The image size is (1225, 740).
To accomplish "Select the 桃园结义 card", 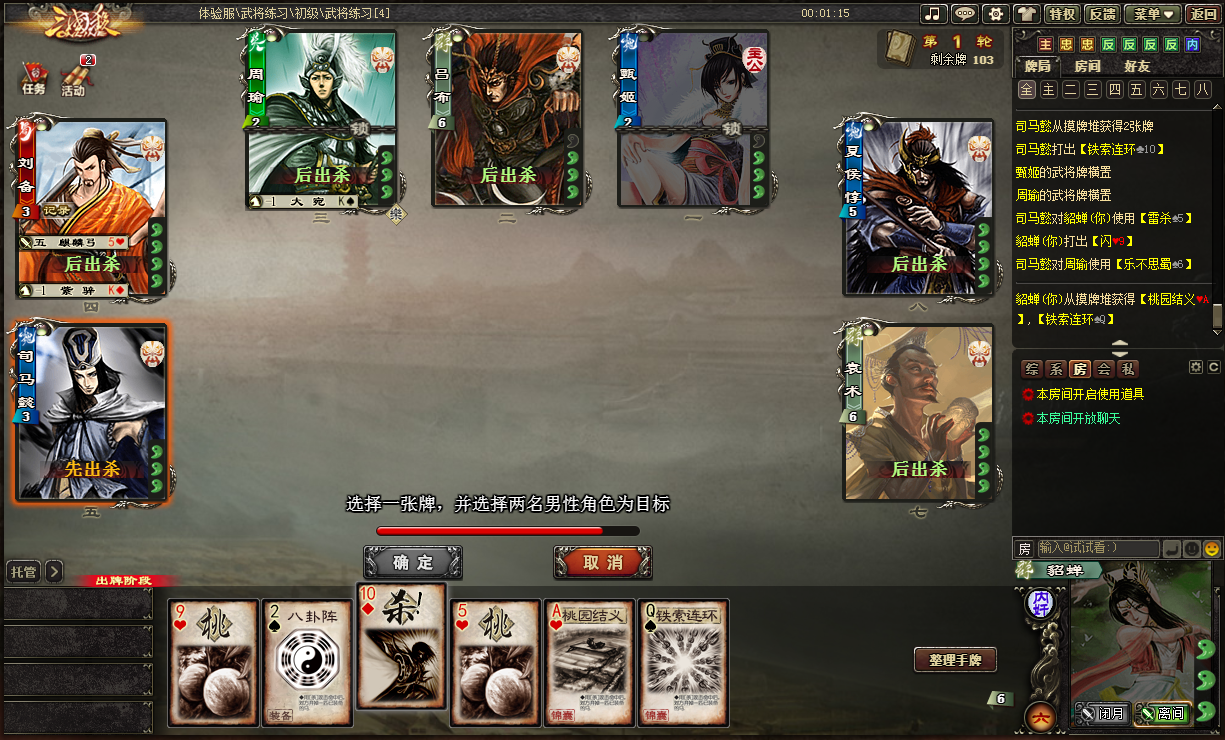I will coord(590,662).
